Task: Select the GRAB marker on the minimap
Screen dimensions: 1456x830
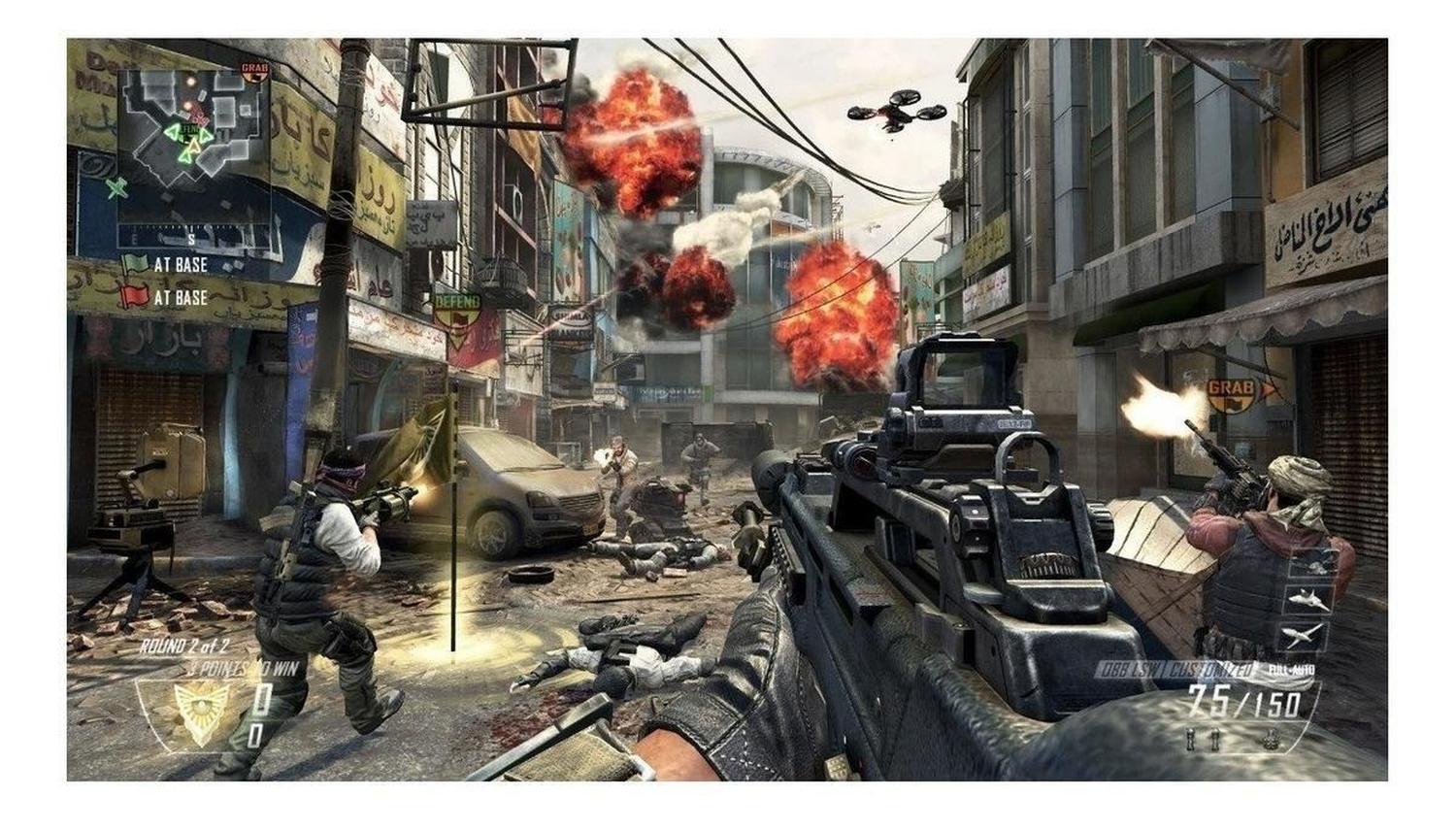Action: tap(254, 71)
